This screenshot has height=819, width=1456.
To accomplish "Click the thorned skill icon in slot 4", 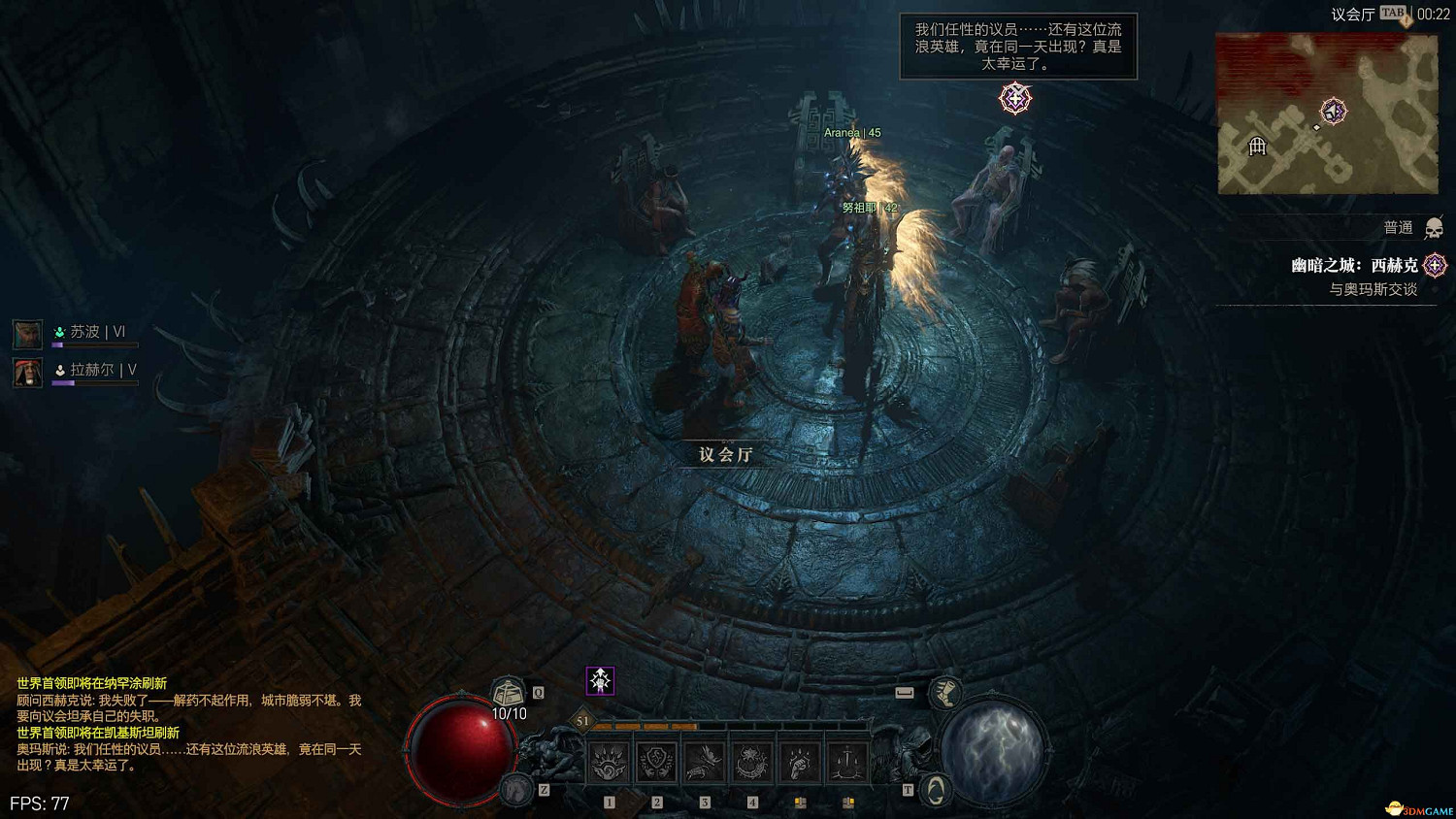I will pos(752,761).
